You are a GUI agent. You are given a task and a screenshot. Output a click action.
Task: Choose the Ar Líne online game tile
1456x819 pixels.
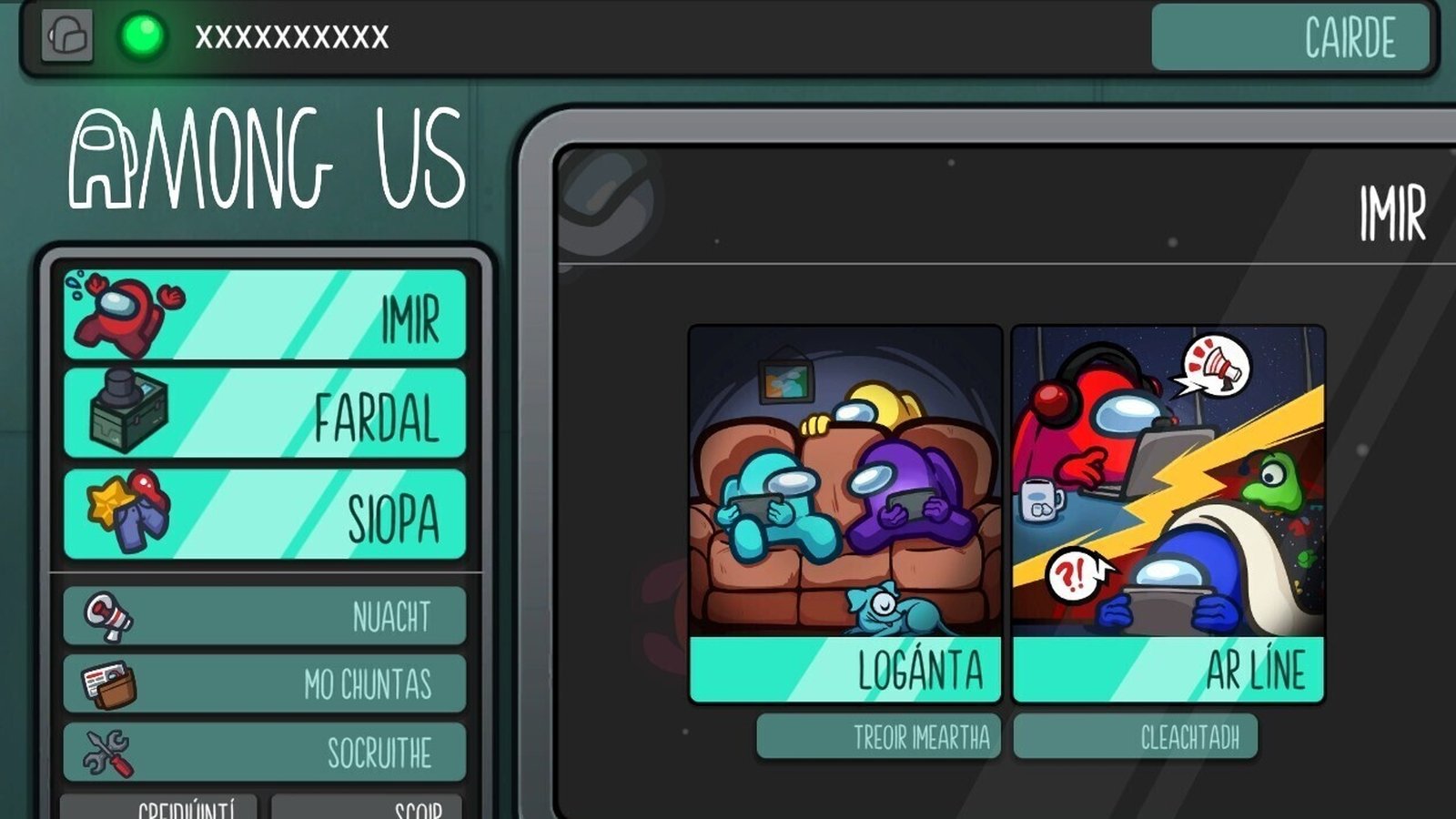pos(1168,514)
